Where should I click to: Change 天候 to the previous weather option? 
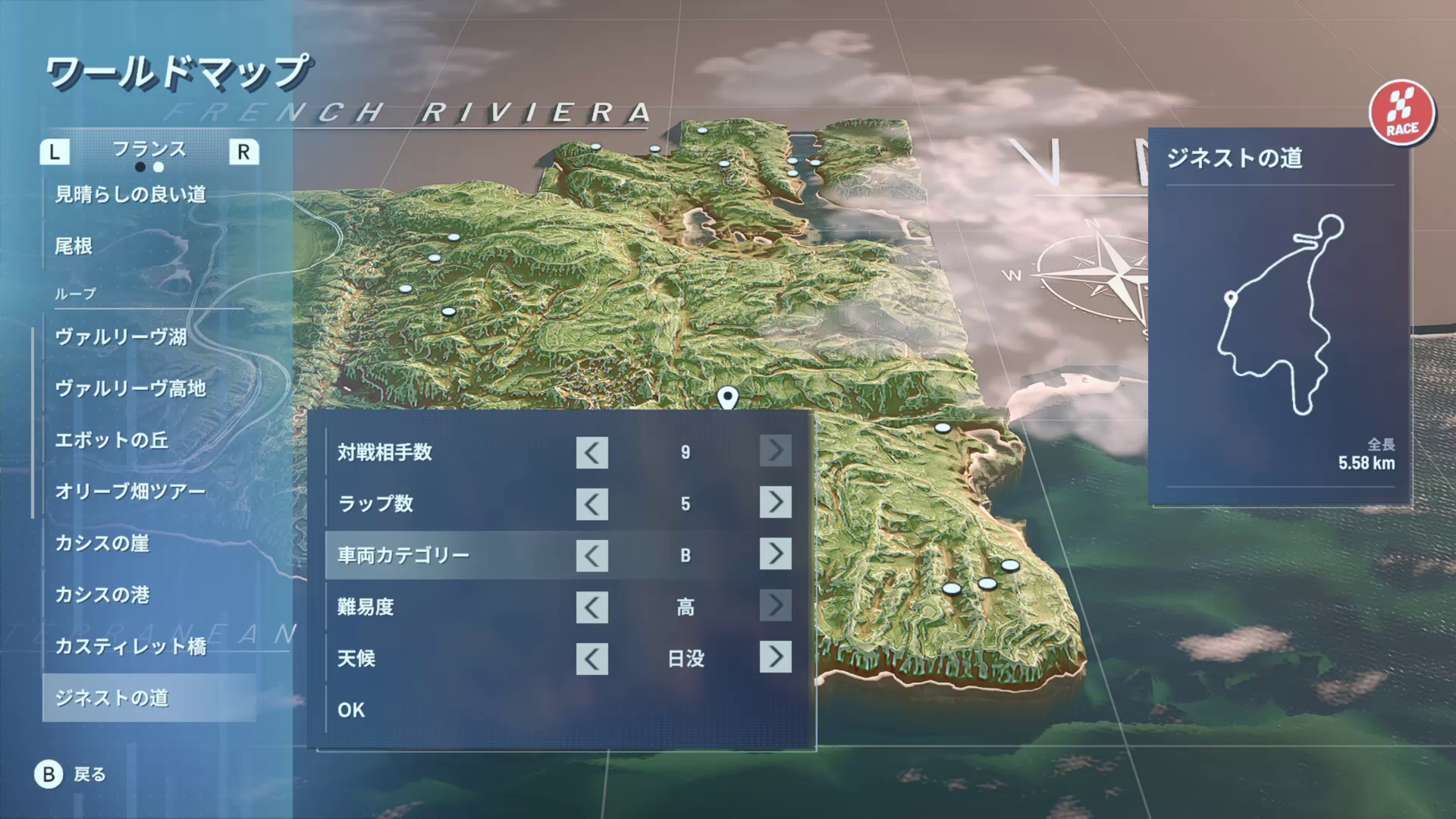coord(591,658)
